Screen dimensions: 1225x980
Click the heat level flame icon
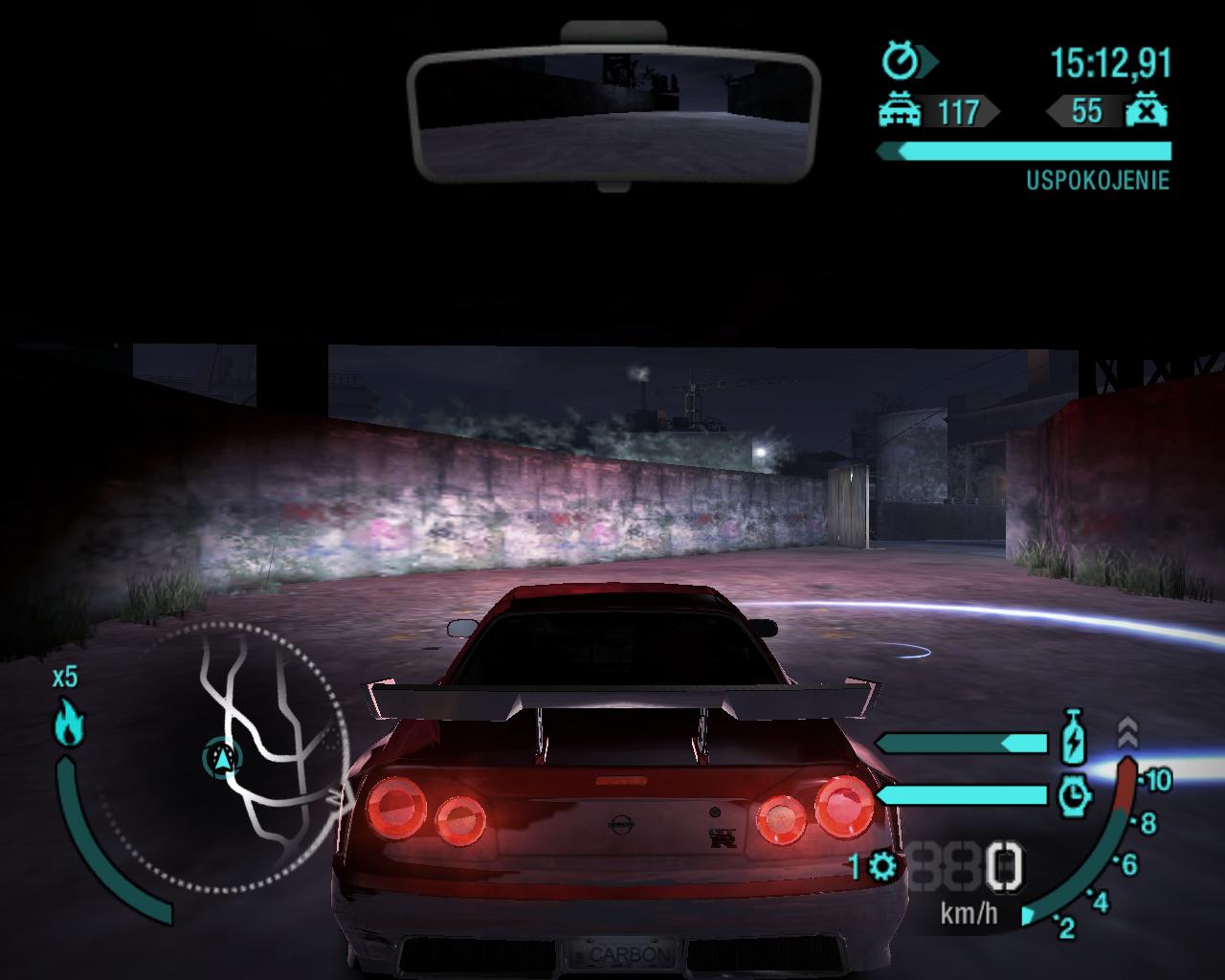coord(69,723)
